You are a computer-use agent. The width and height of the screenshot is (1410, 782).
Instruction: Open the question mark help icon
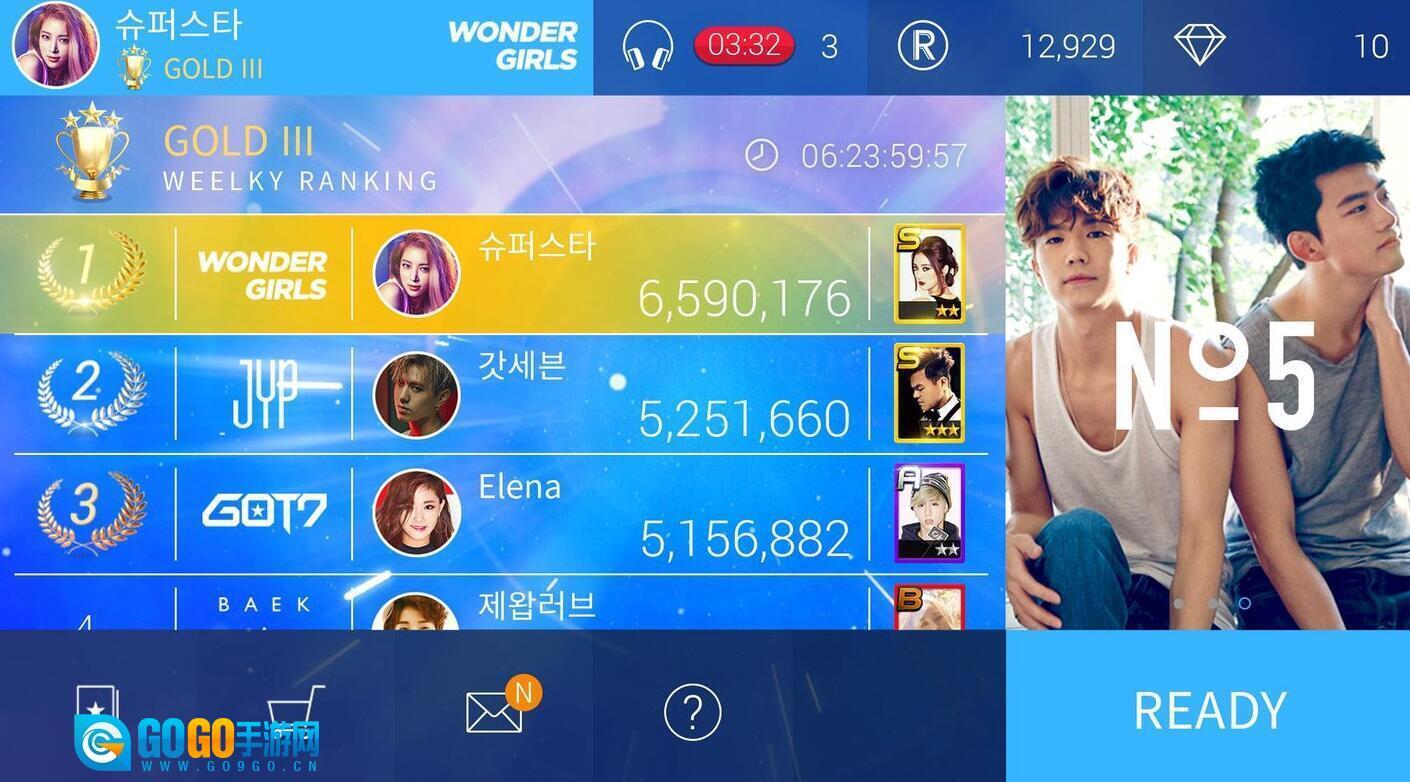(692, 712)
